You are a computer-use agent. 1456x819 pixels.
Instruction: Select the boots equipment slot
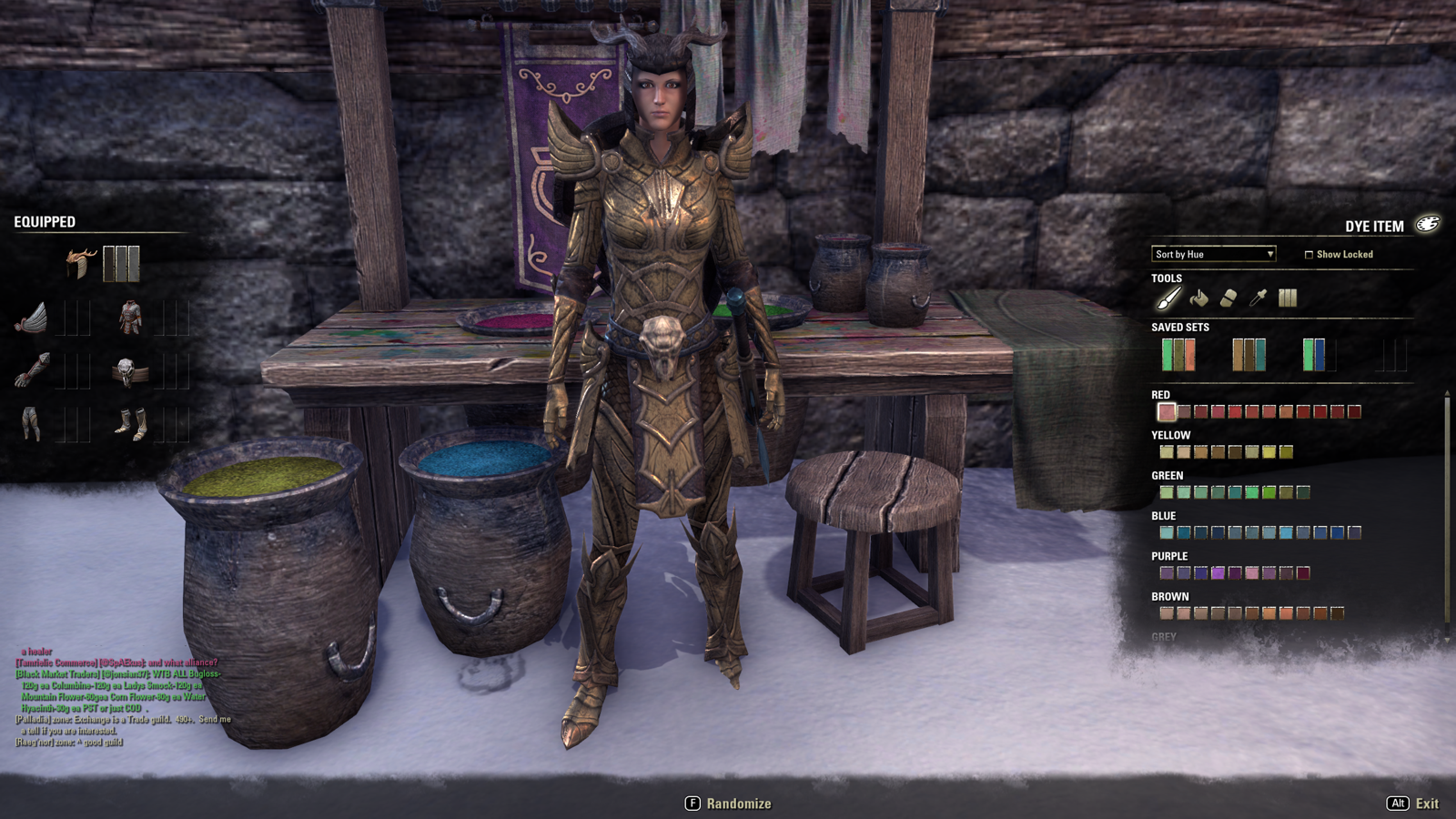pos(130,424)
